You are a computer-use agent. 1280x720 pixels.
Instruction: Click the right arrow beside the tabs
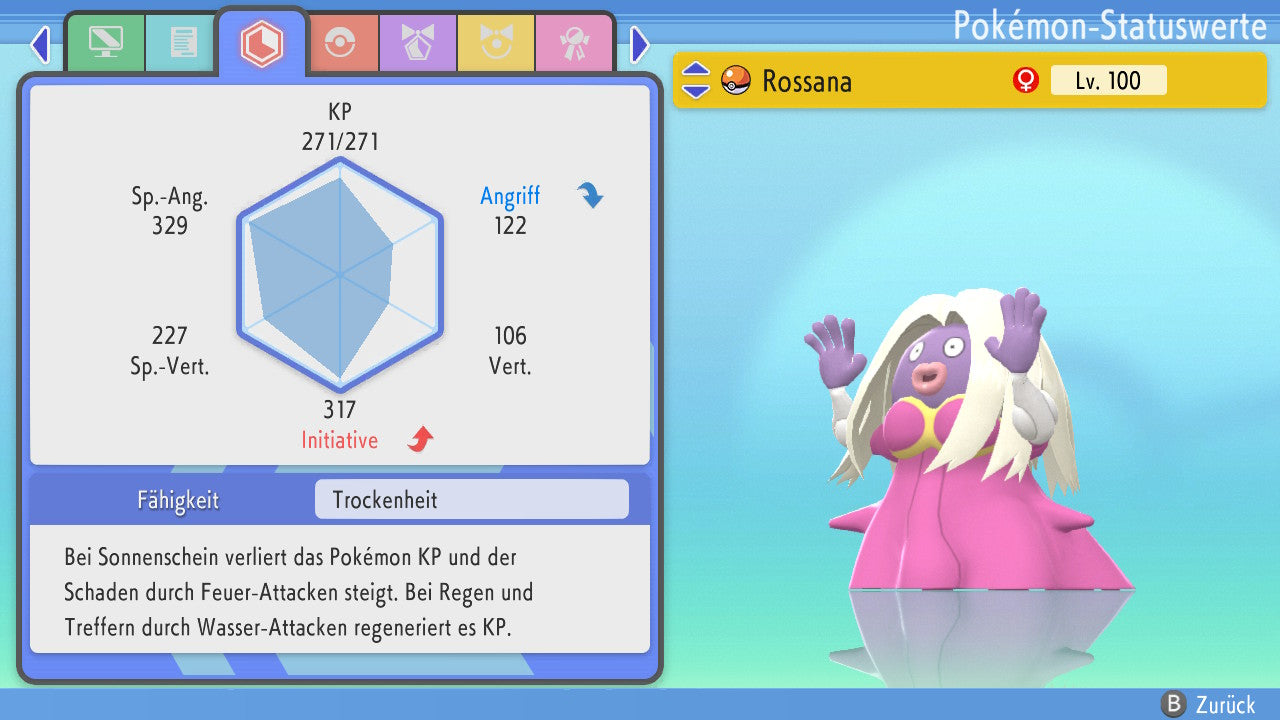[640, 44]
